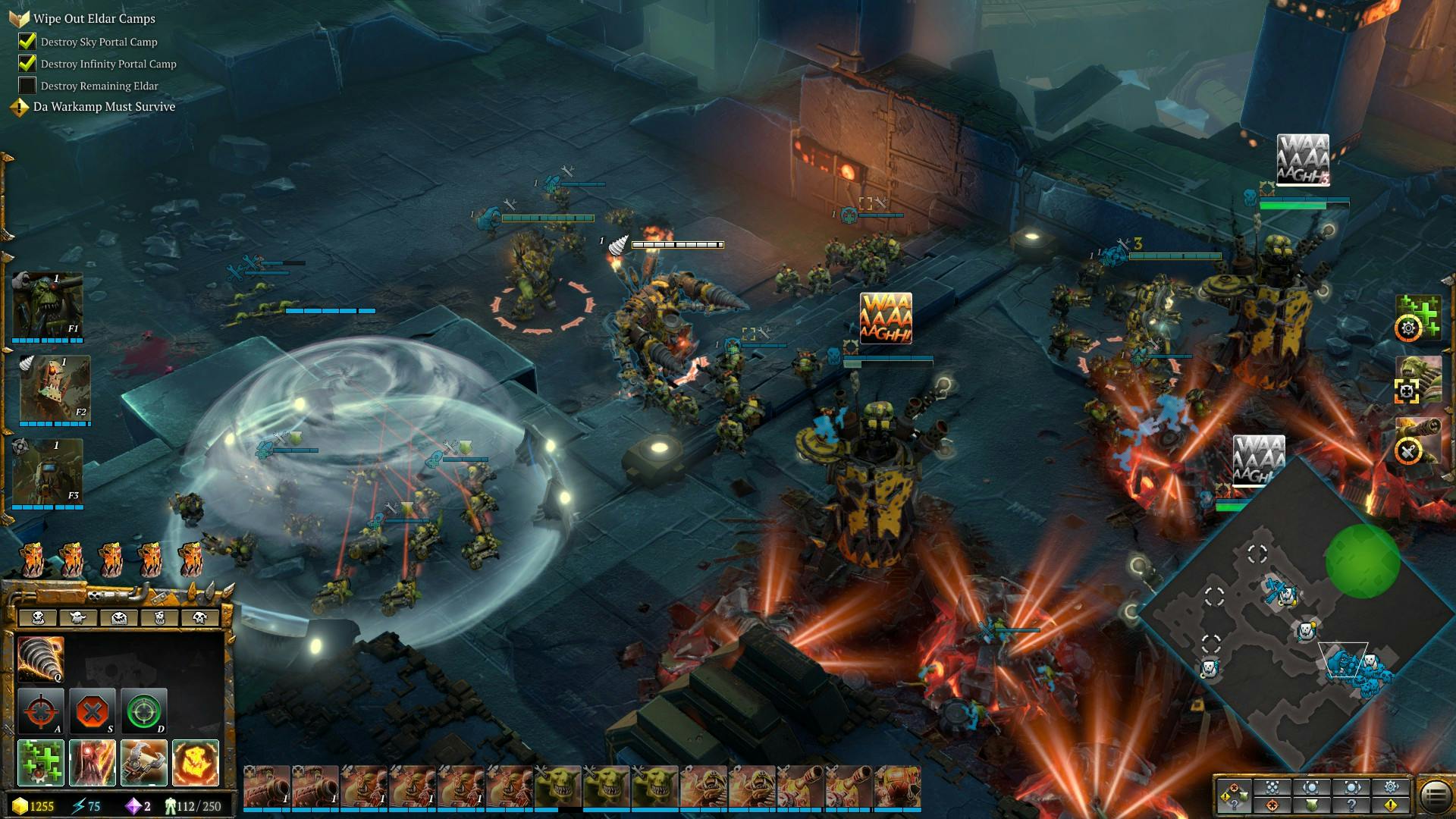
Task: Activate the red-eyed tower ability icon
Action: click(x=92, y=762)
